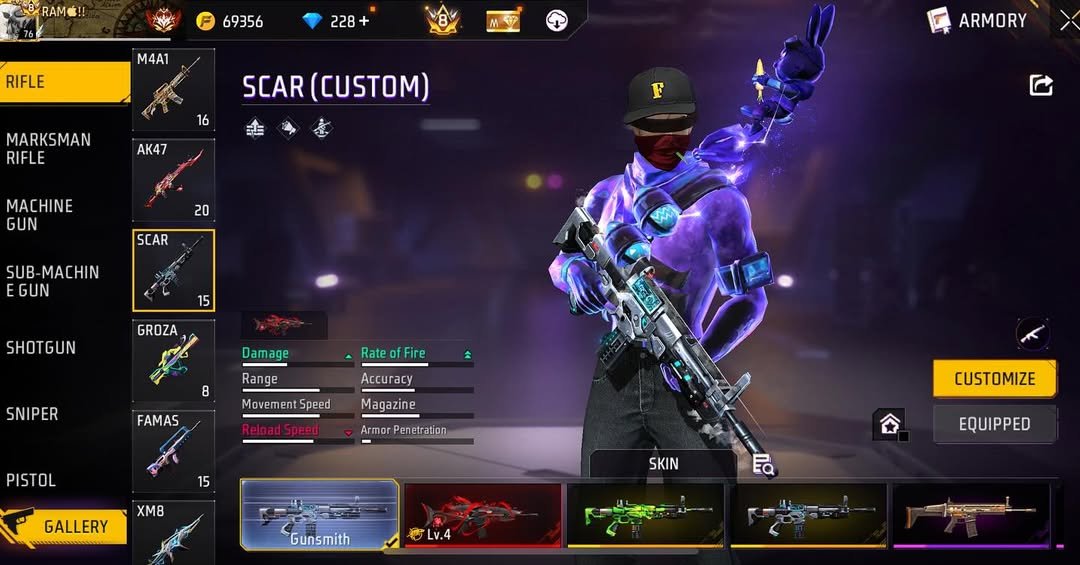Choose the red Lv.4 SCAR skin
The image size is (1080, 565).
click(482, 515)
